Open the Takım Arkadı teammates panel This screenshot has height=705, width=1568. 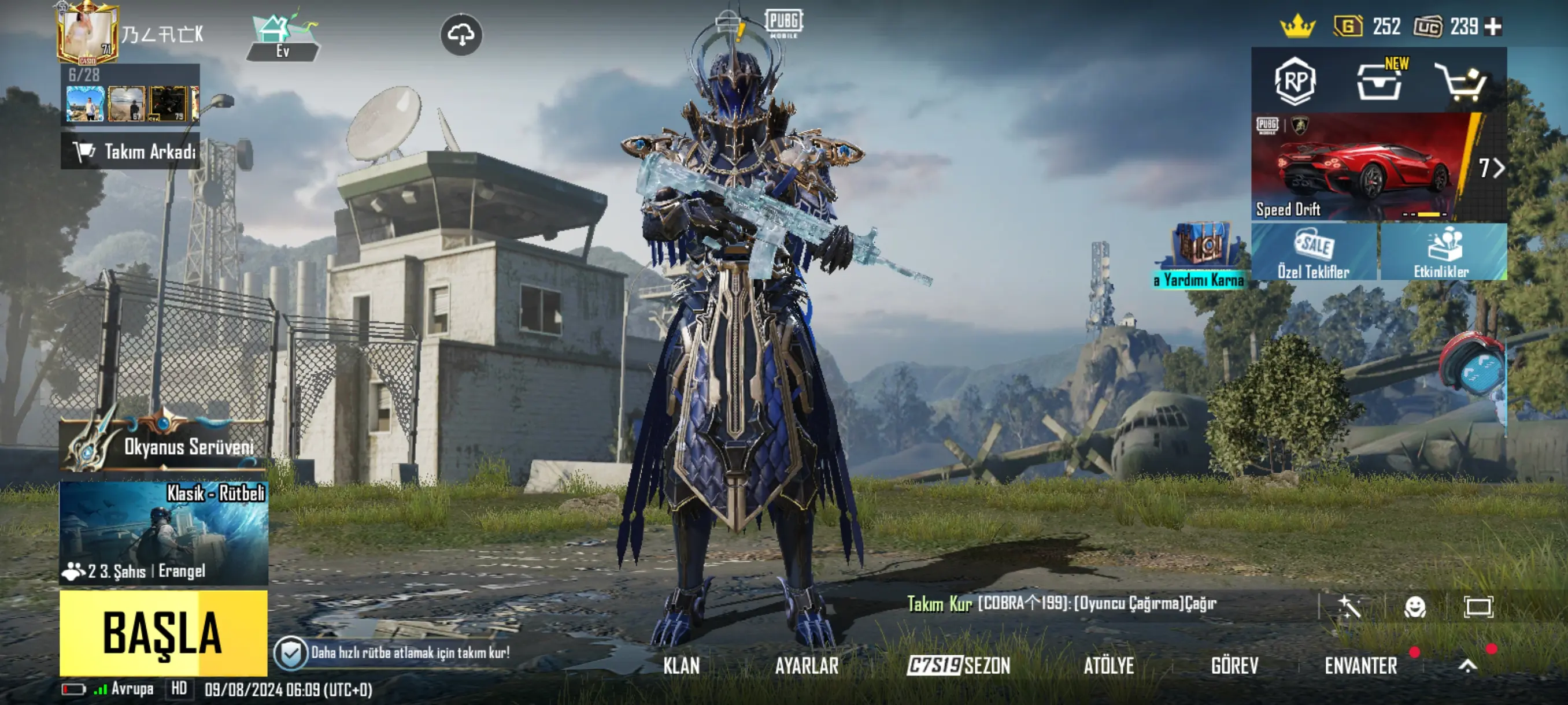point(130,151)
